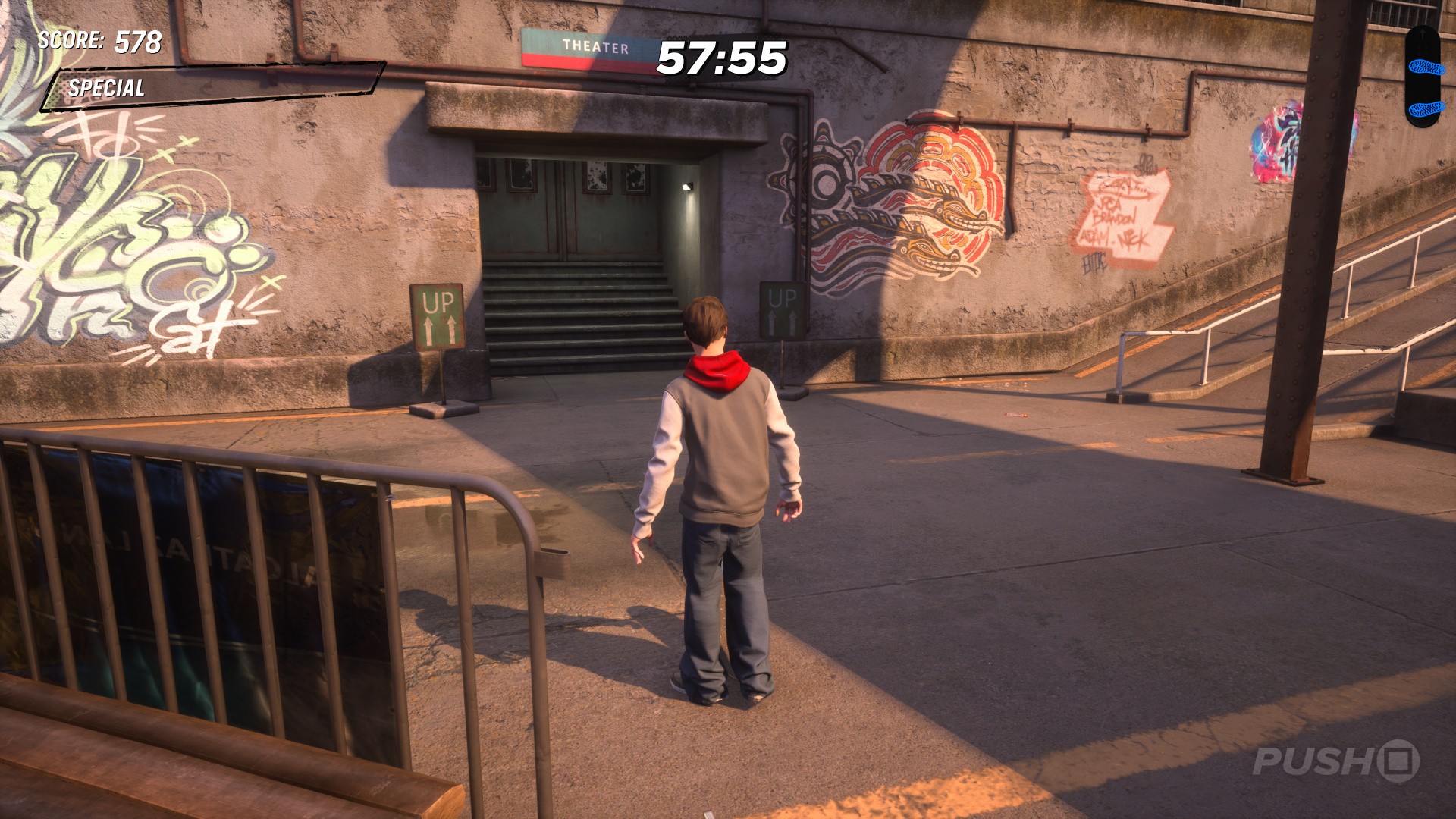
Task: Click the Push Square watermark logo
Action: (x=1335, y=761)
